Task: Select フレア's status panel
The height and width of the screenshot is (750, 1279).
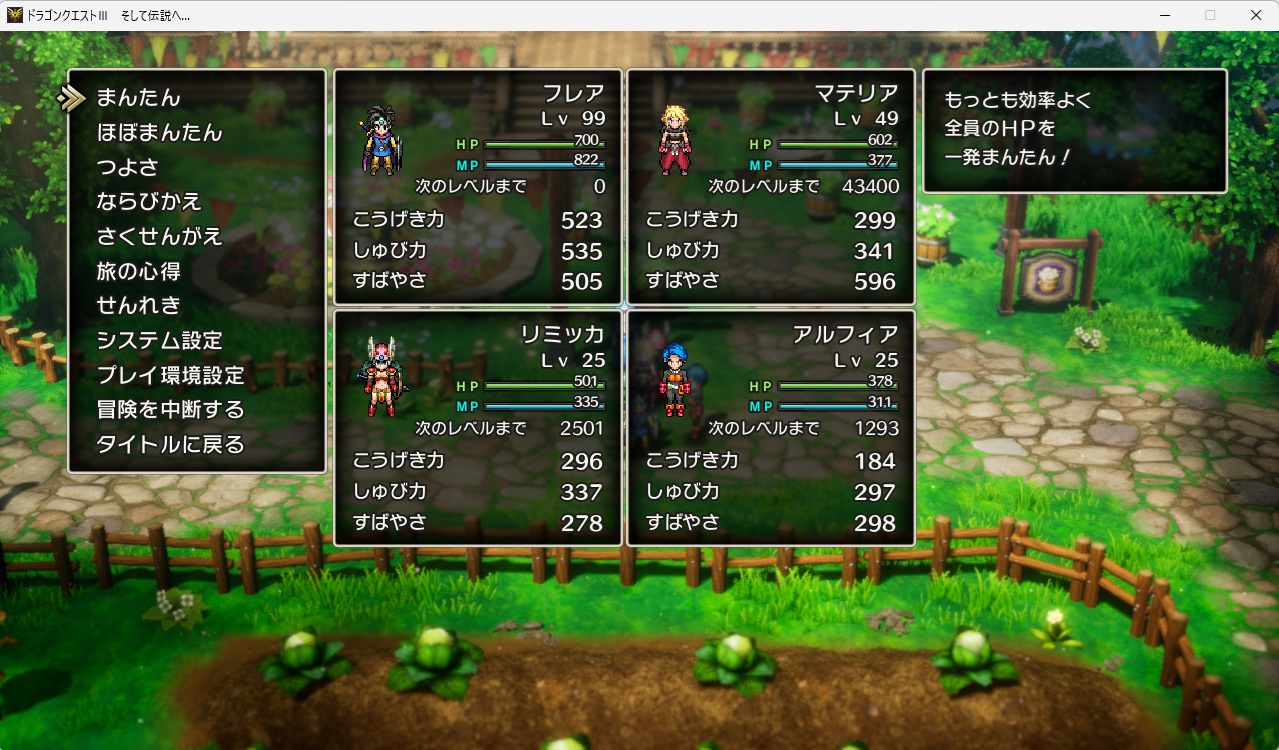Action: [x=478, y=187]
